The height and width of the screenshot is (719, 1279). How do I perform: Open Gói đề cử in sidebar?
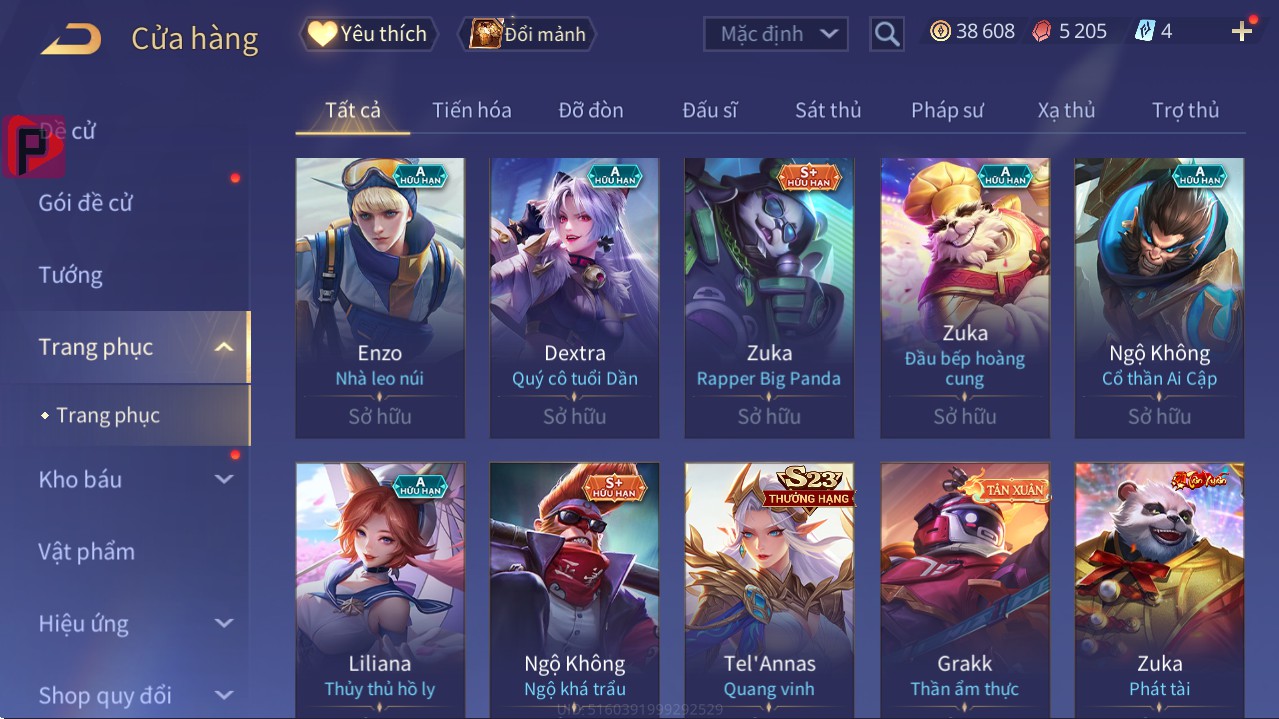[86, 203]
